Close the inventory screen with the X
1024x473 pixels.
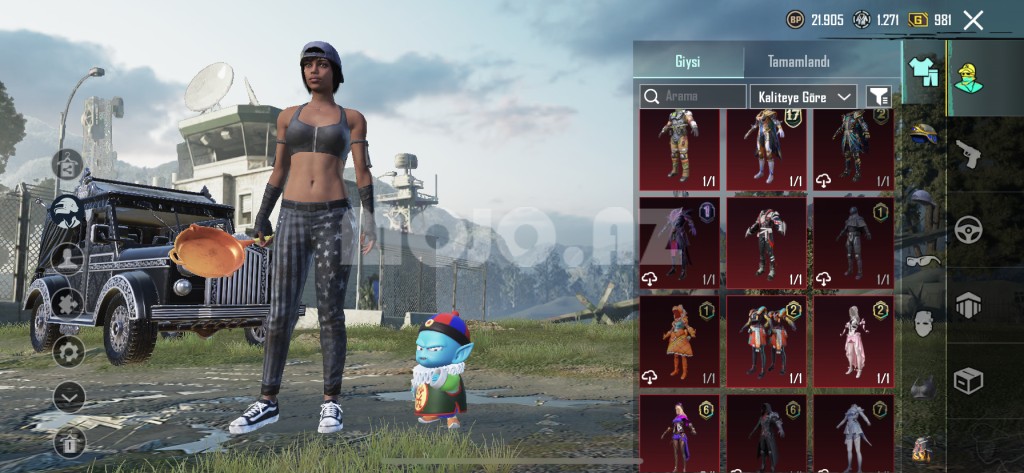[x=973, y=19]
